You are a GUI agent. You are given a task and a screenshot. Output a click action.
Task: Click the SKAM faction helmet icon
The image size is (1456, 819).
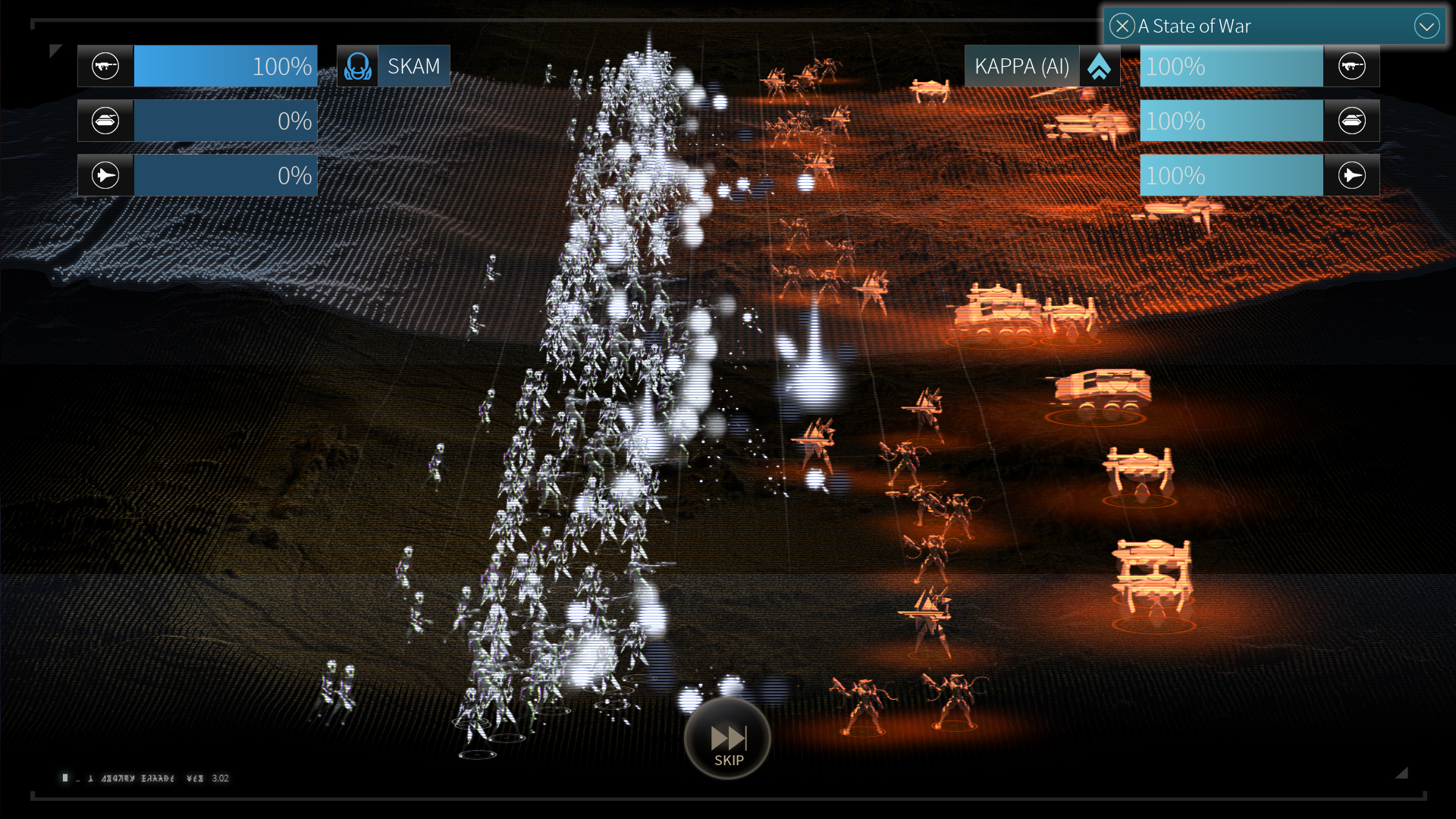357,65
